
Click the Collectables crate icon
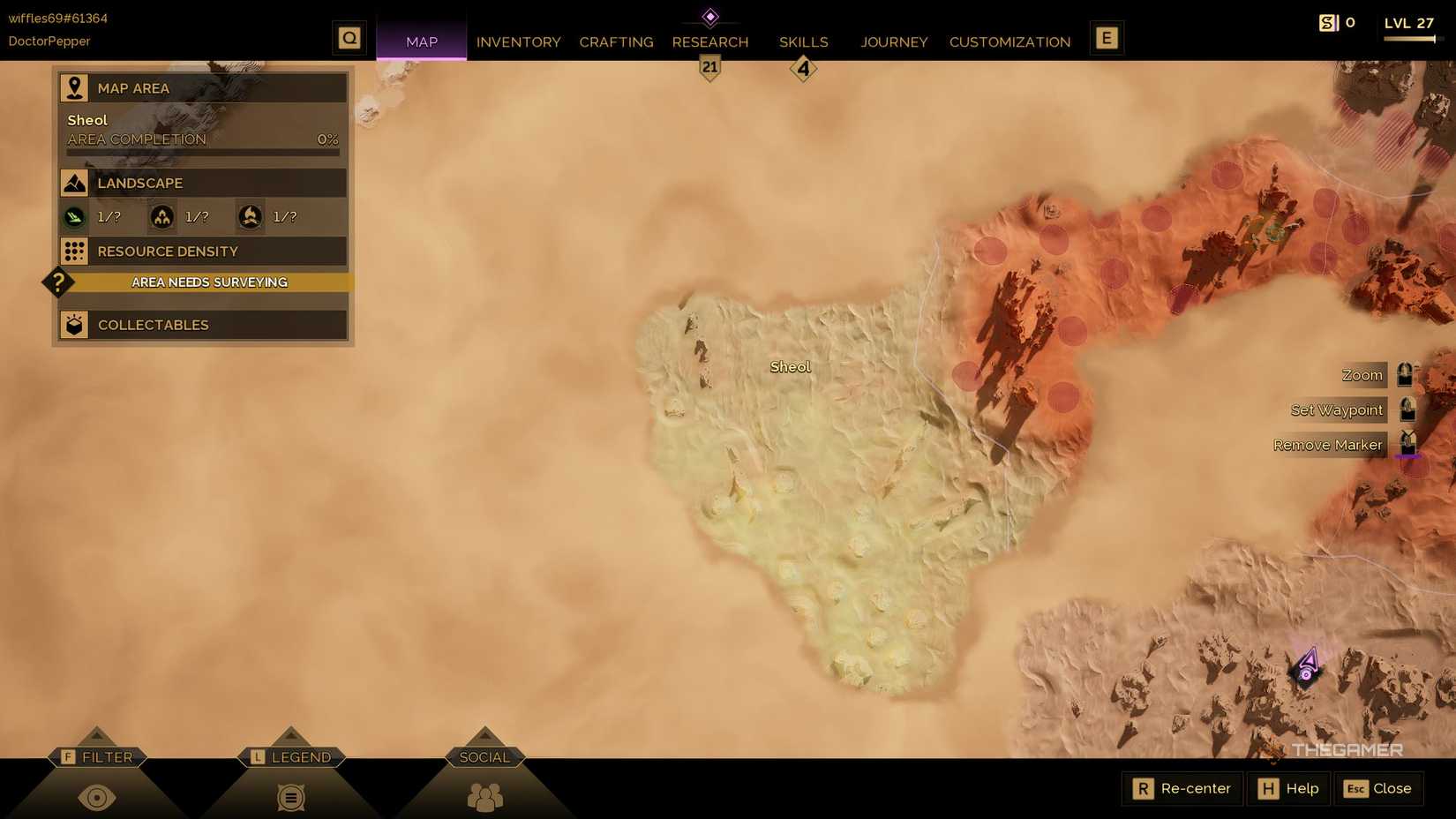click(x=74, y=324)
